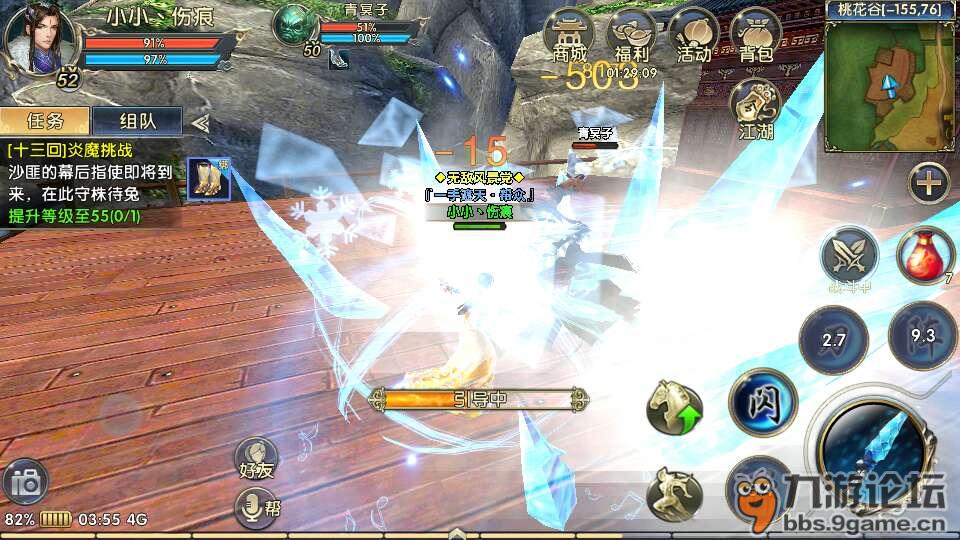The image size is (960, 540).
Task: Open the 江湖 menu icon
Action: tap(756, 106)
